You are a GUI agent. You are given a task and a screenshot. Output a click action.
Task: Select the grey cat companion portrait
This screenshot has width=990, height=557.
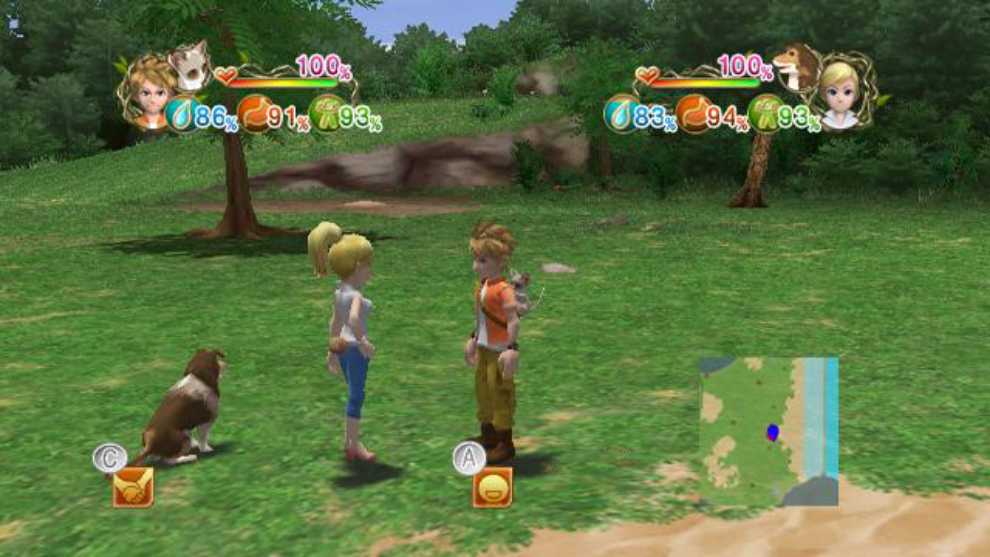tap(188, 66)
